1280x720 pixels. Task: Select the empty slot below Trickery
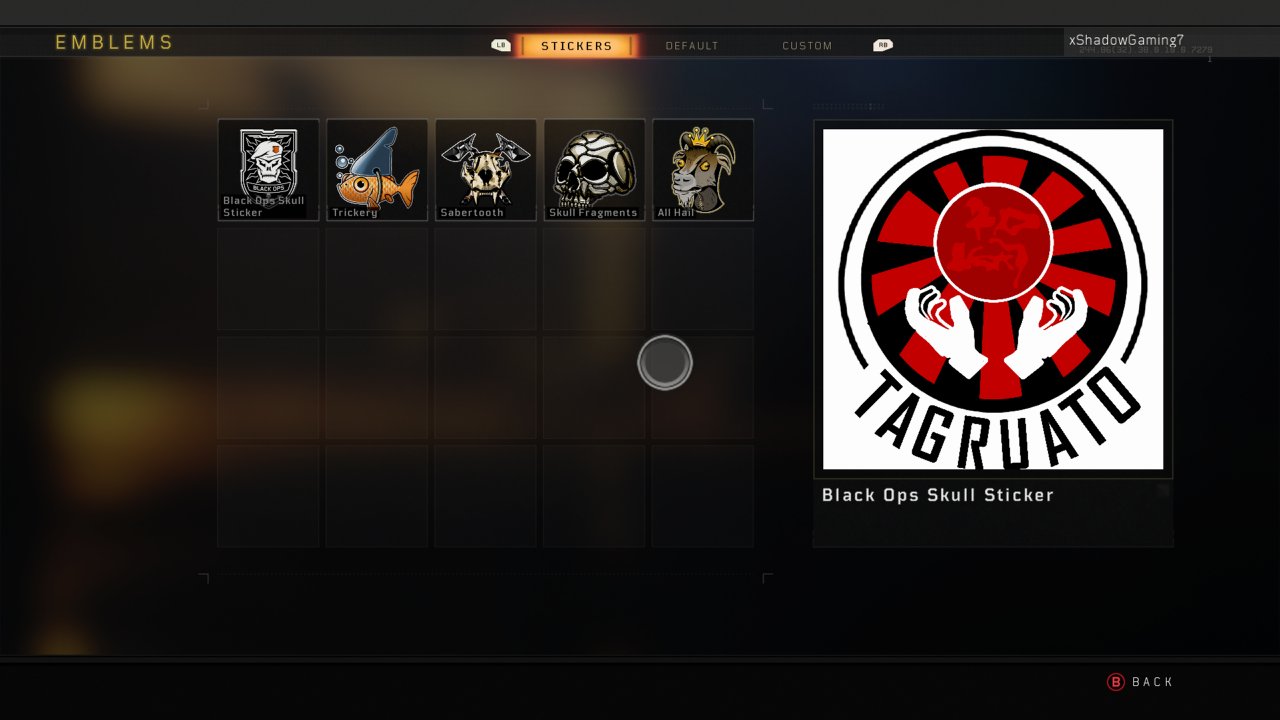376,278
